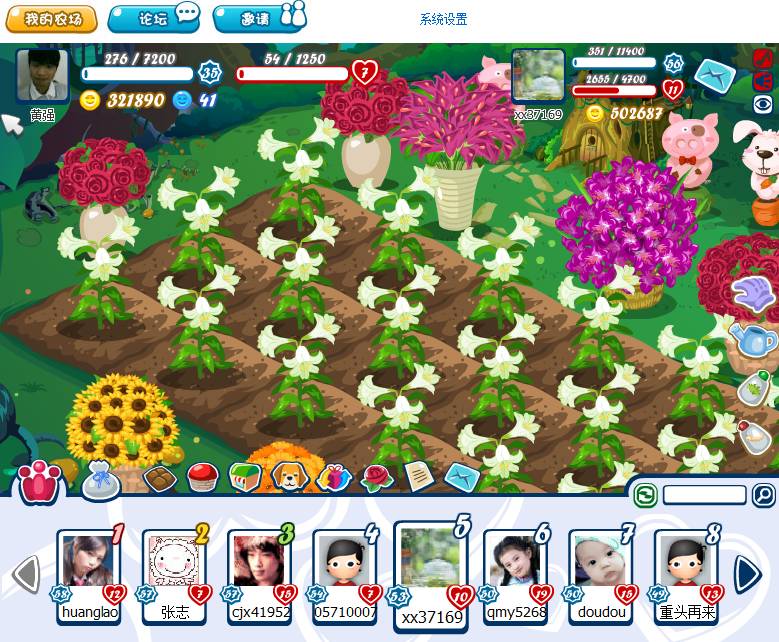Refresh the friend list with green arrows
The image size is (779, 642).
coord(645,494)
